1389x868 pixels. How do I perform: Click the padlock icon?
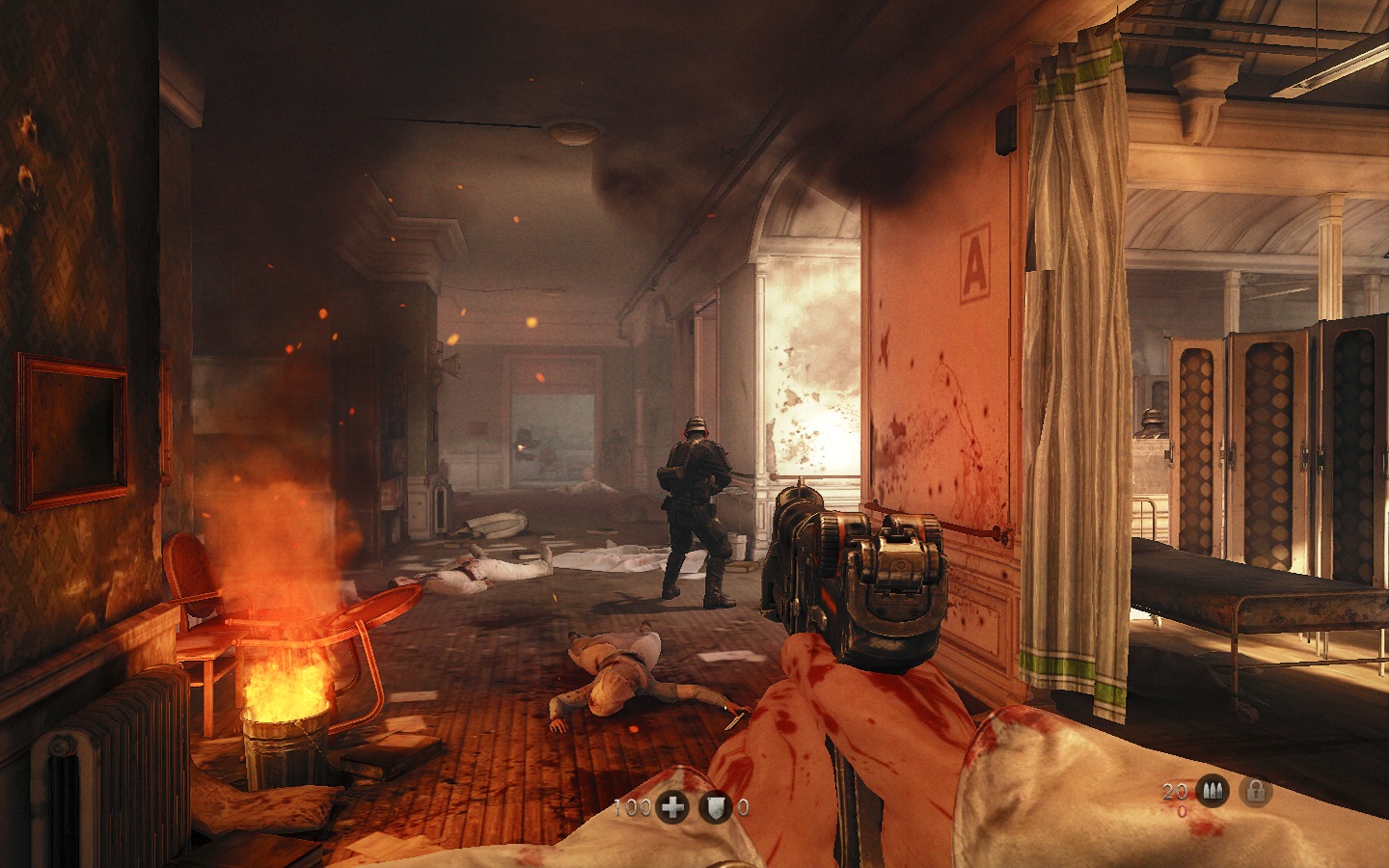[x=1255, y=793]
